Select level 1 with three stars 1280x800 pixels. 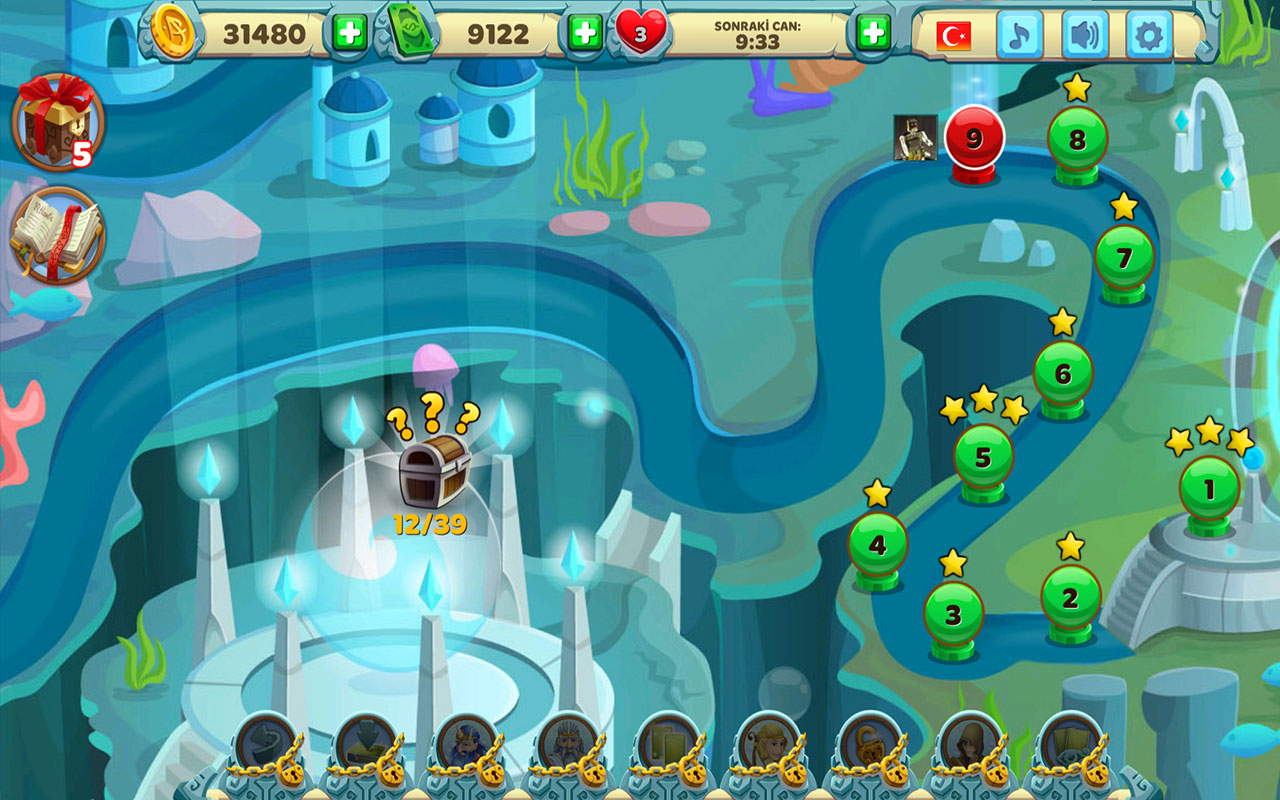tap(1208, 487)
